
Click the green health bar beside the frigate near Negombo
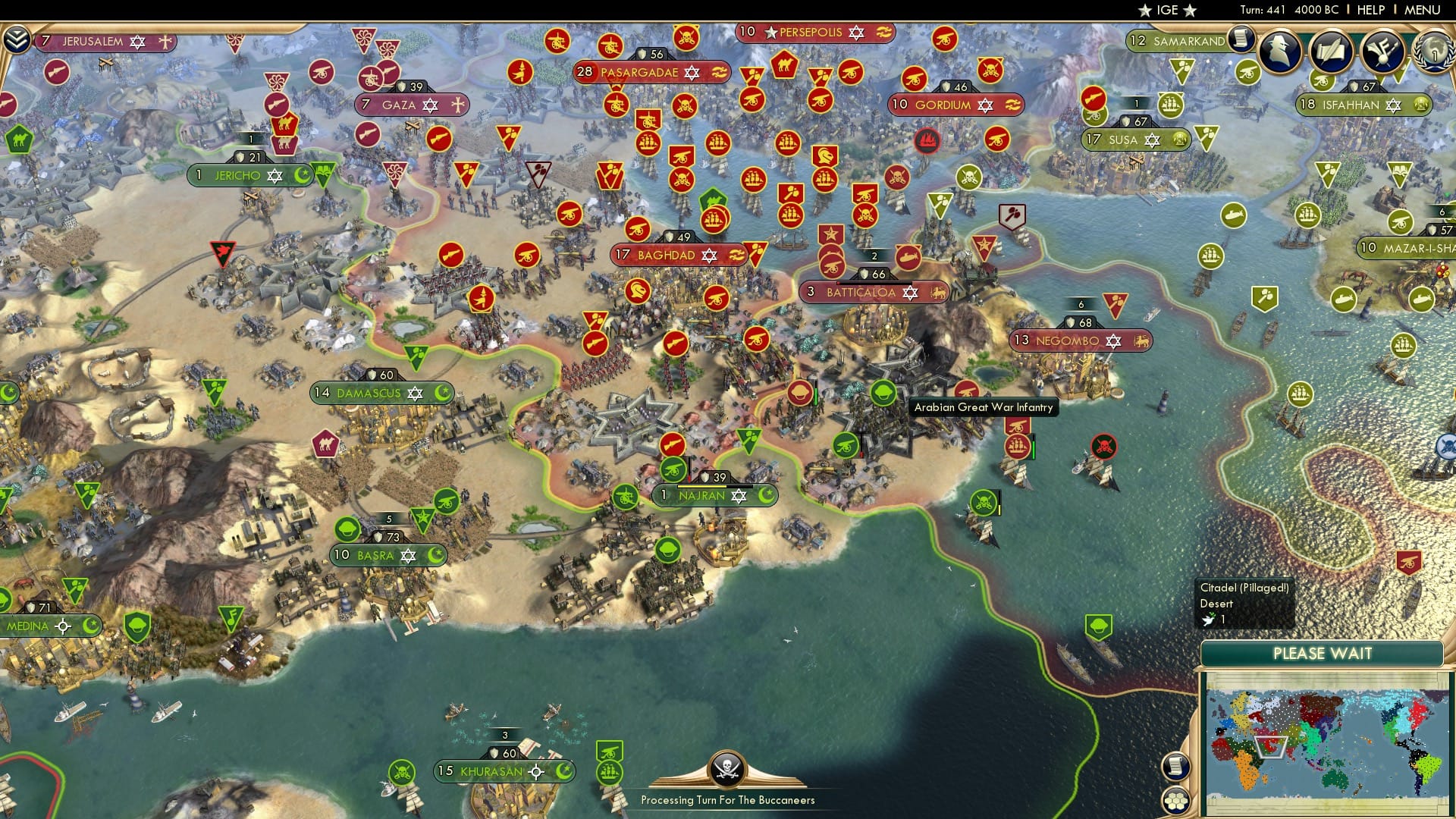pyautogui.click(x=1034, y=447)
